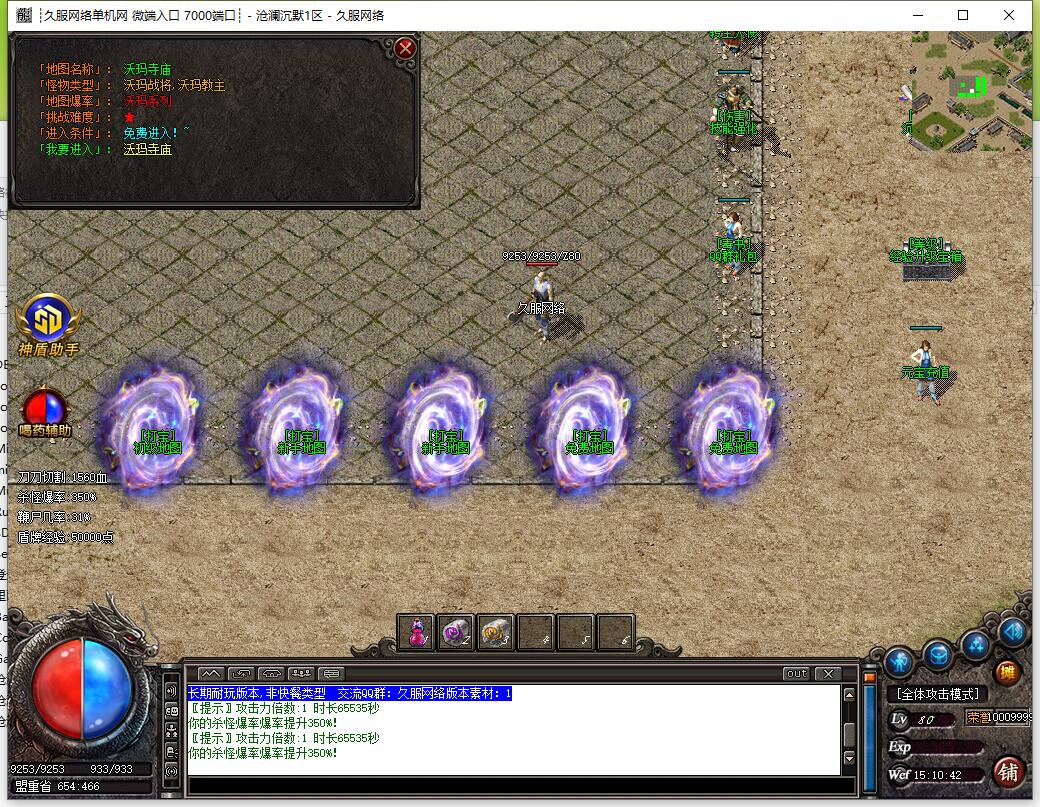Use the golden scroll in hotbar slot 3

point(496,633)
